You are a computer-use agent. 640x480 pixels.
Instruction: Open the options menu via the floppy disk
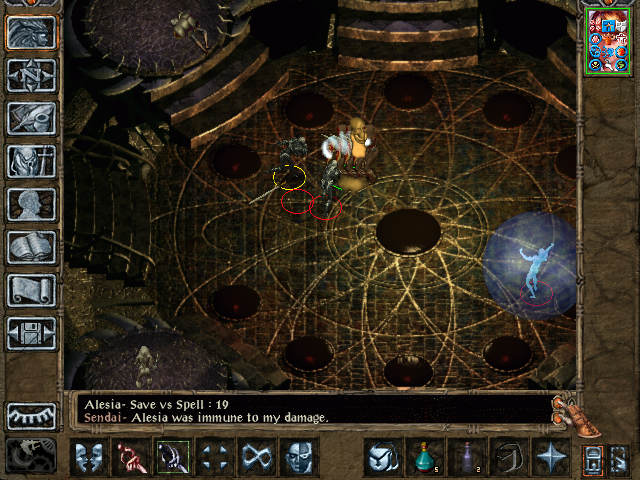(31, 333)
